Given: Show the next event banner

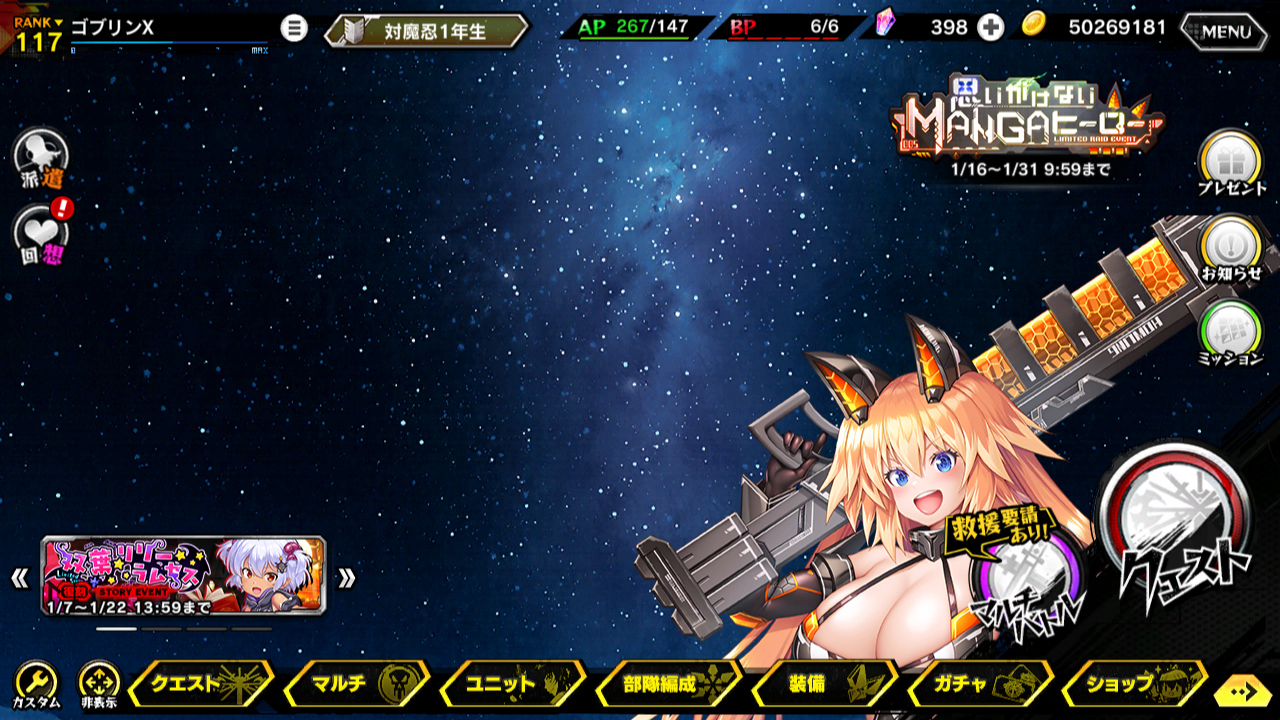Looking at the screenshot, I should 346,578.
